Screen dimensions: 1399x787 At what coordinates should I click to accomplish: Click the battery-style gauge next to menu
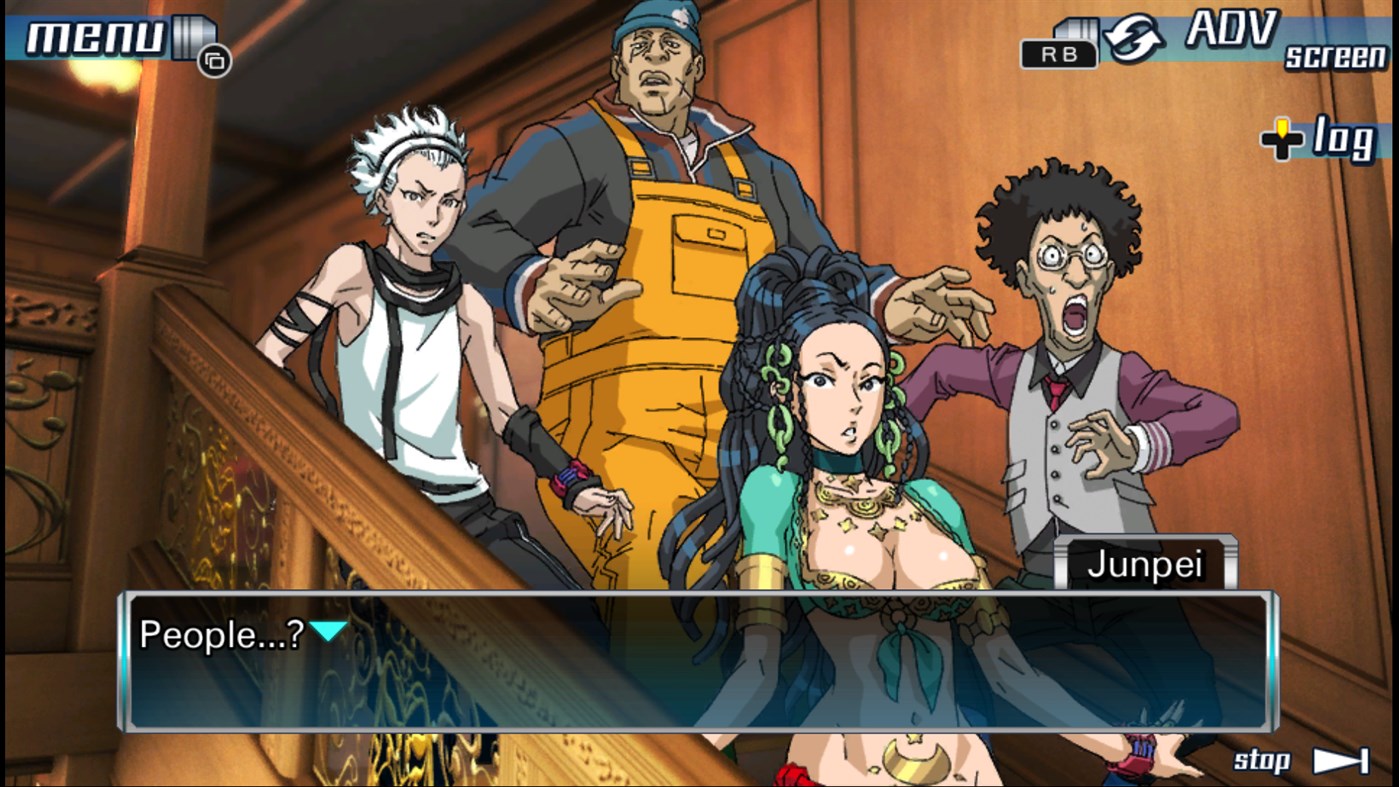tap(193, 35)
